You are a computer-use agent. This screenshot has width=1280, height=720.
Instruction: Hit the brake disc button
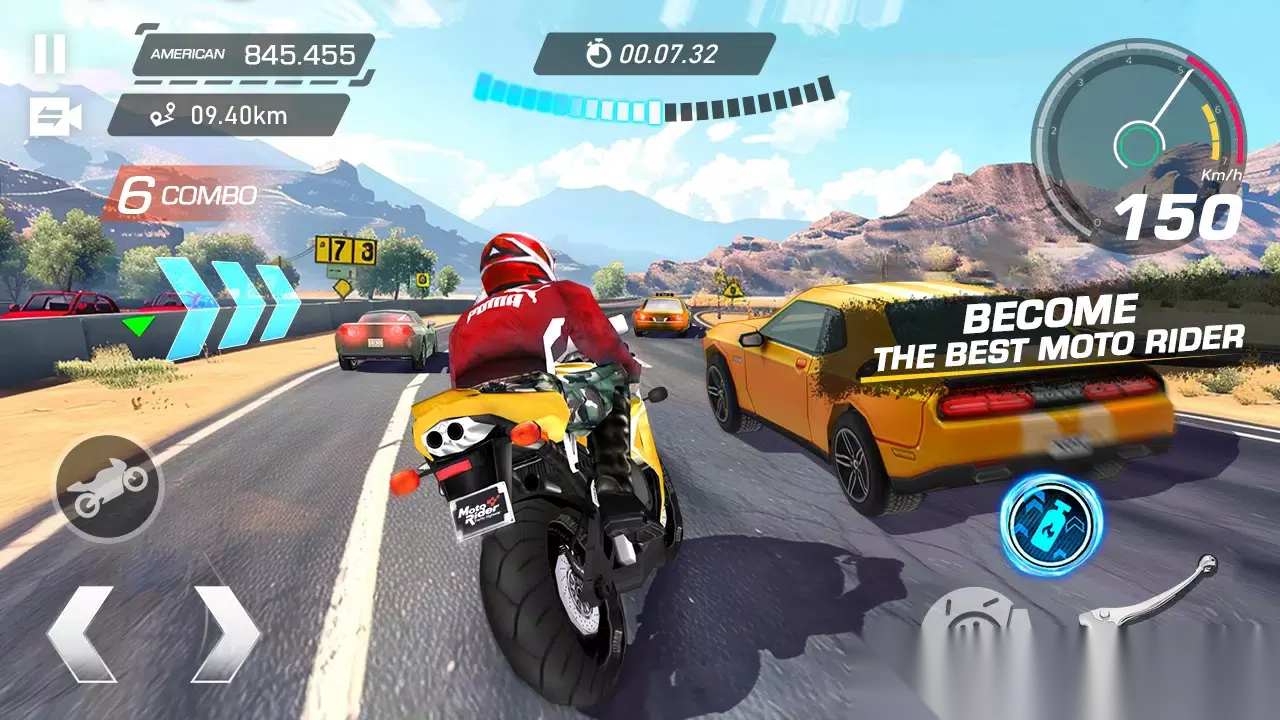click(974, 624)
